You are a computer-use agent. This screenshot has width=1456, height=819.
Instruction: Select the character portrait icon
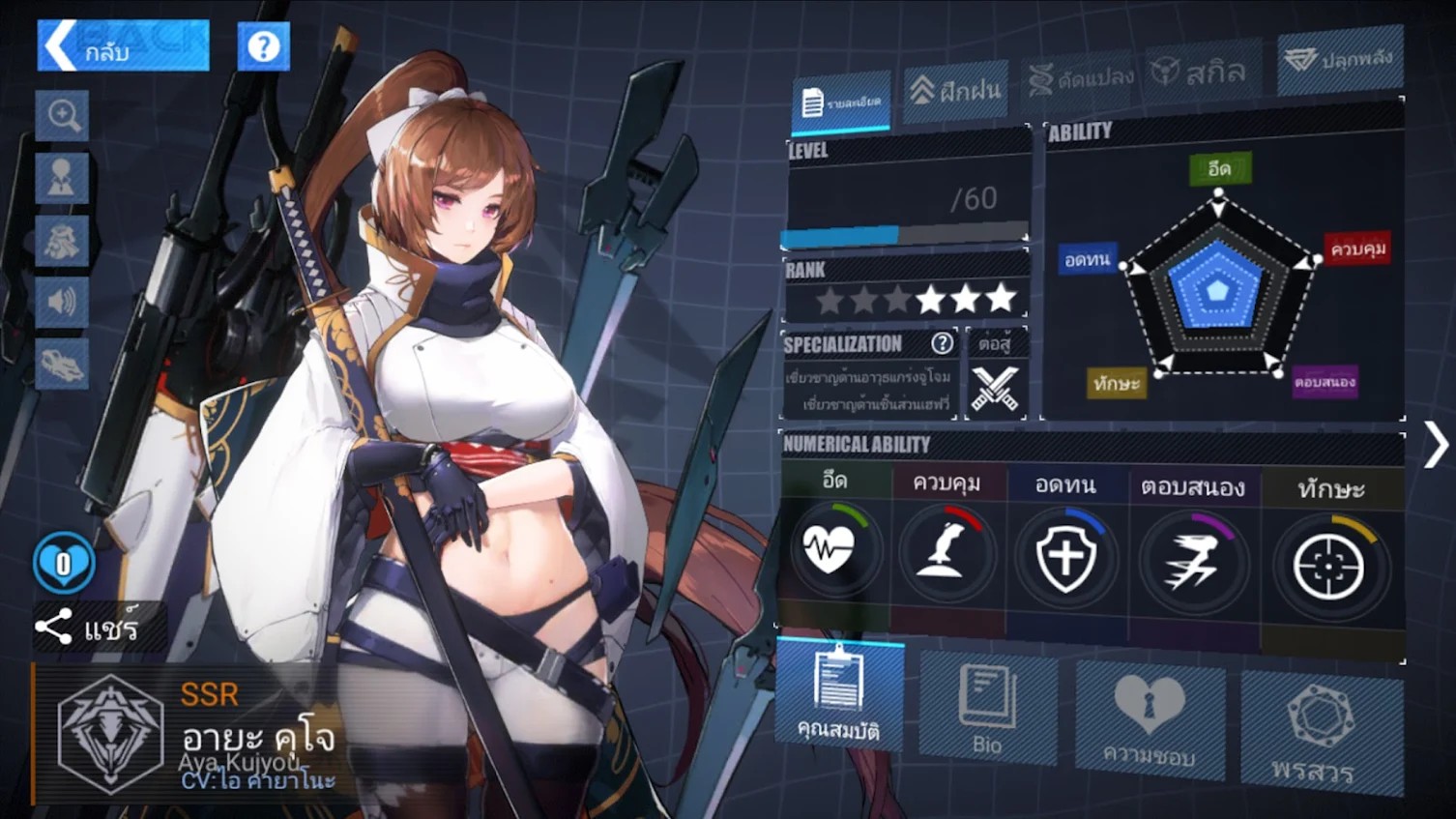[62, 178]
